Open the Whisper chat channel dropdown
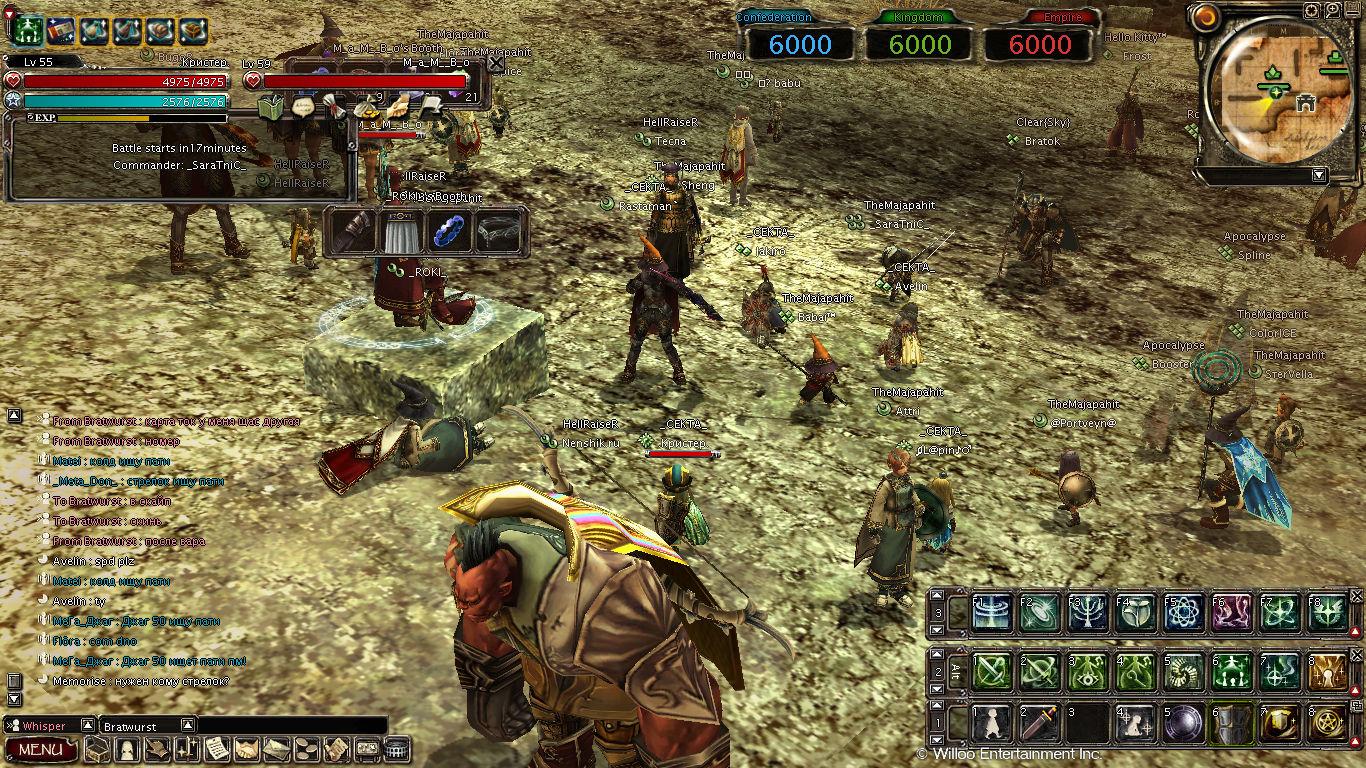Image resolution: width=1366 pixels, height=768 pixels. (x=87, y=725)
